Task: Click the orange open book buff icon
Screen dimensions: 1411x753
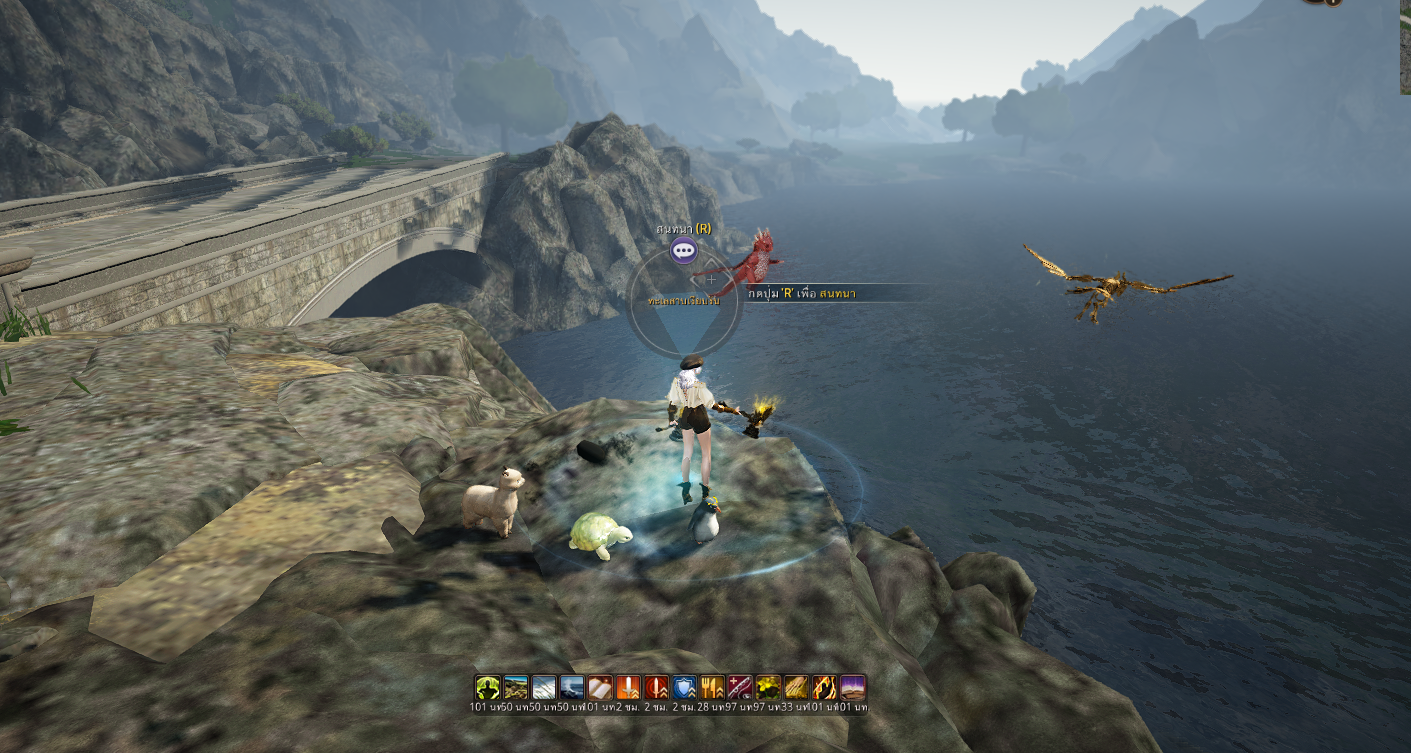Action: 600,687
